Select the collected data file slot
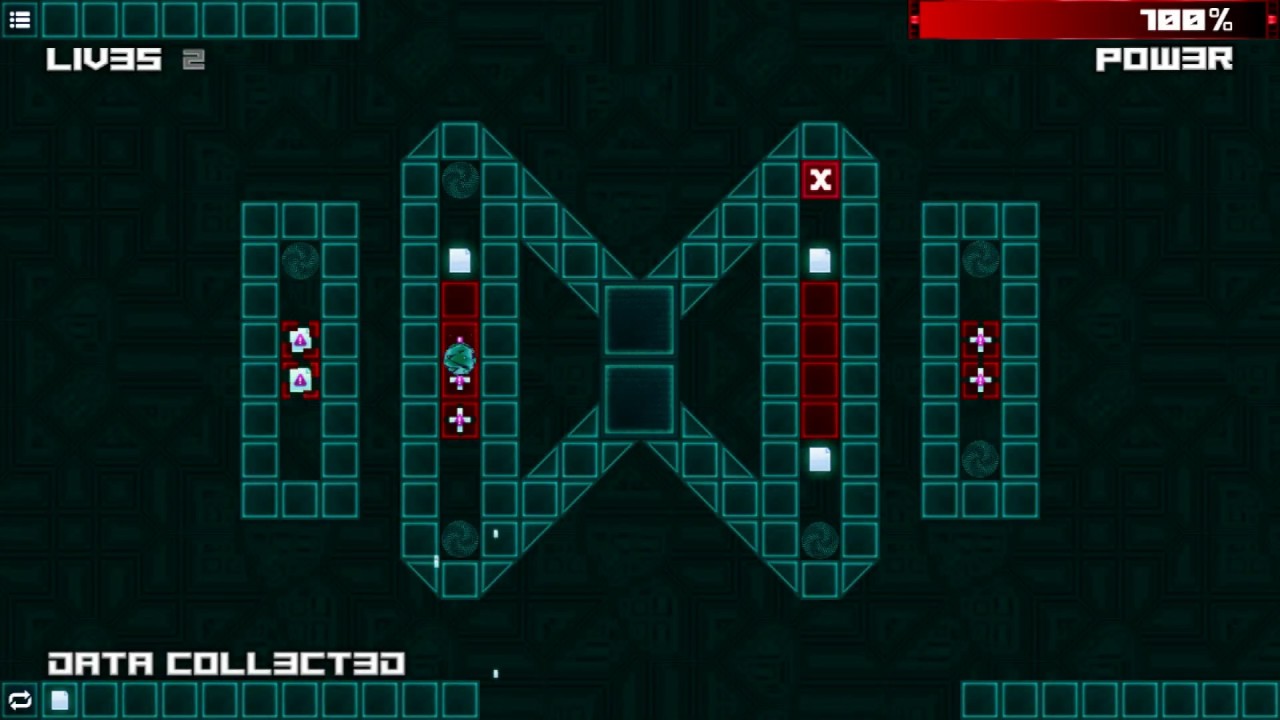 point(60,700)
